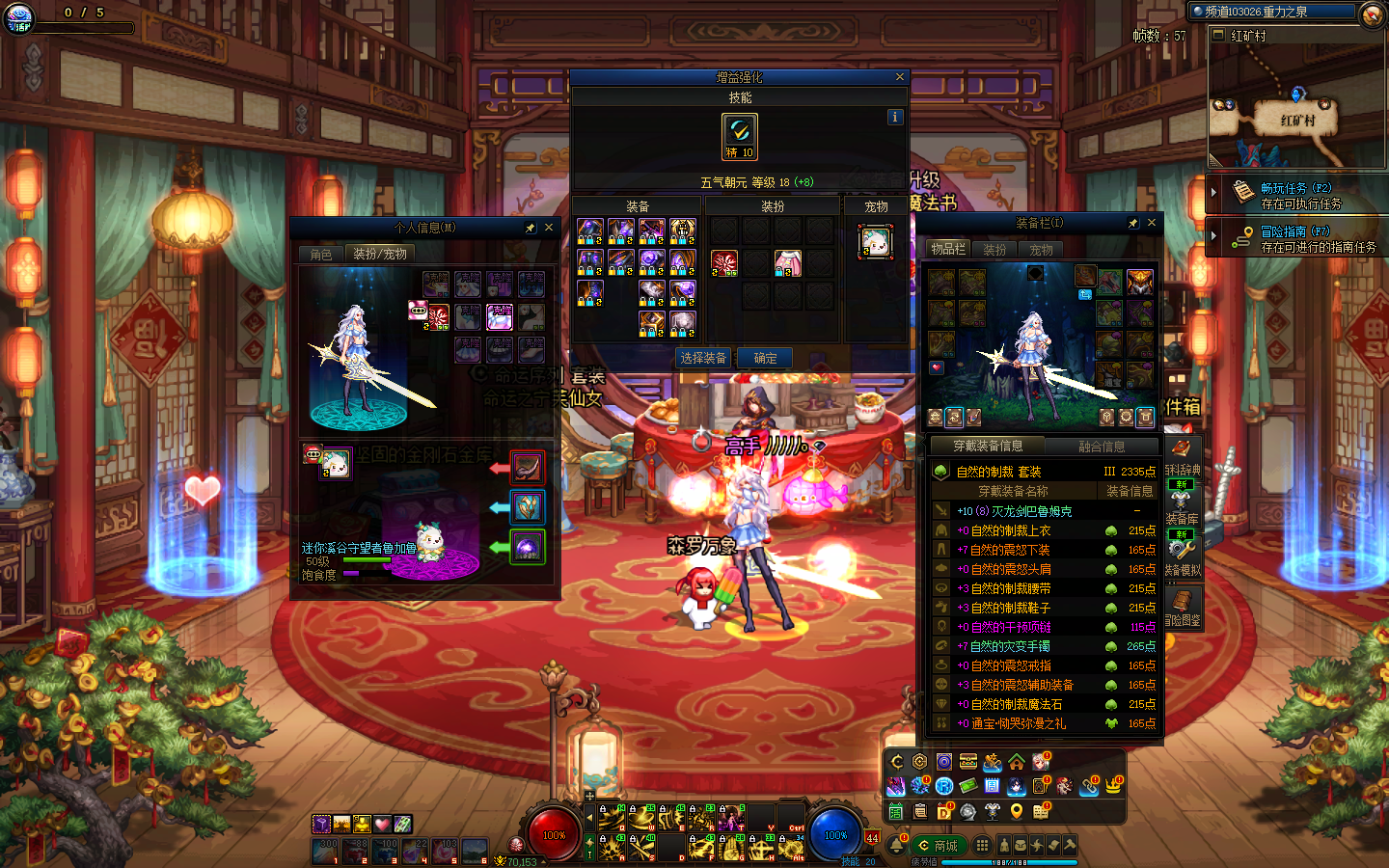
Task: Close the 个人信息 window
Action: pos(549,228)
